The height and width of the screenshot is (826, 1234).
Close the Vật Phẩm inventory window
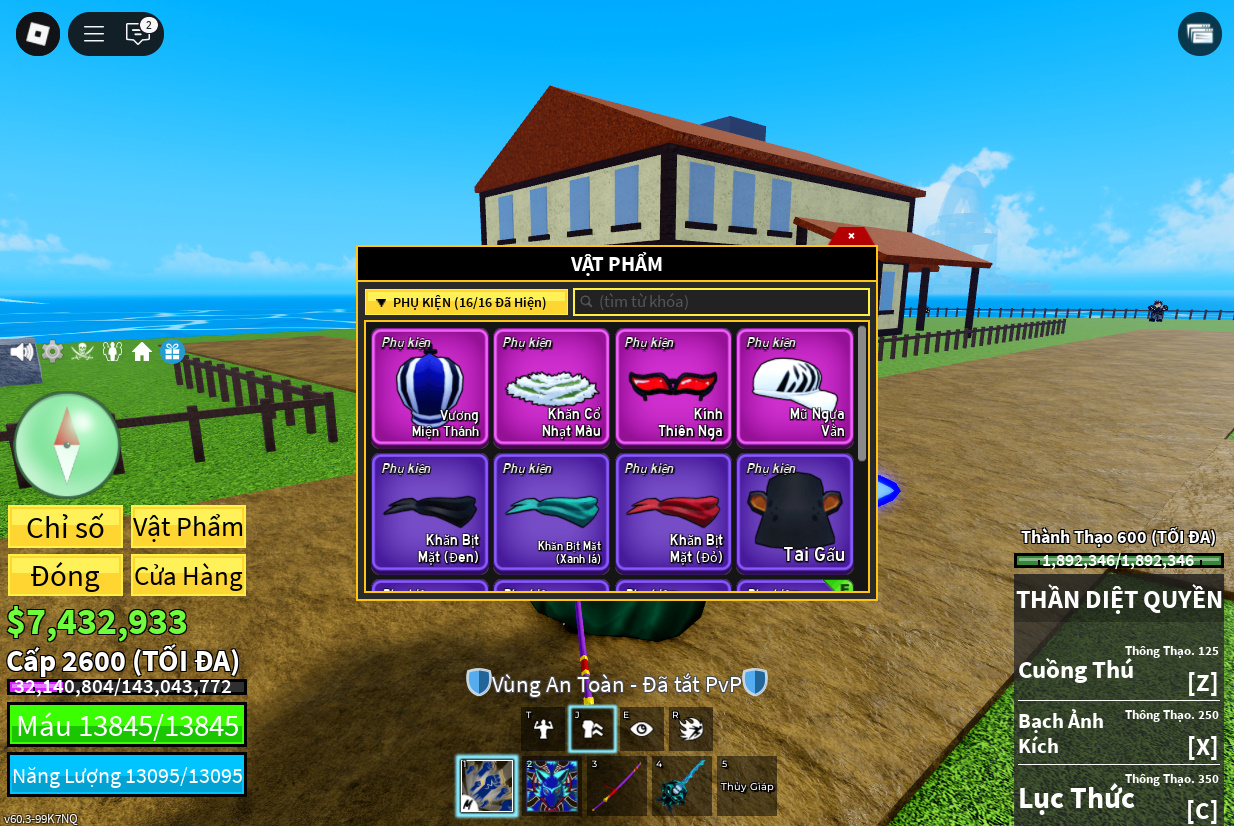coord(851,236)
